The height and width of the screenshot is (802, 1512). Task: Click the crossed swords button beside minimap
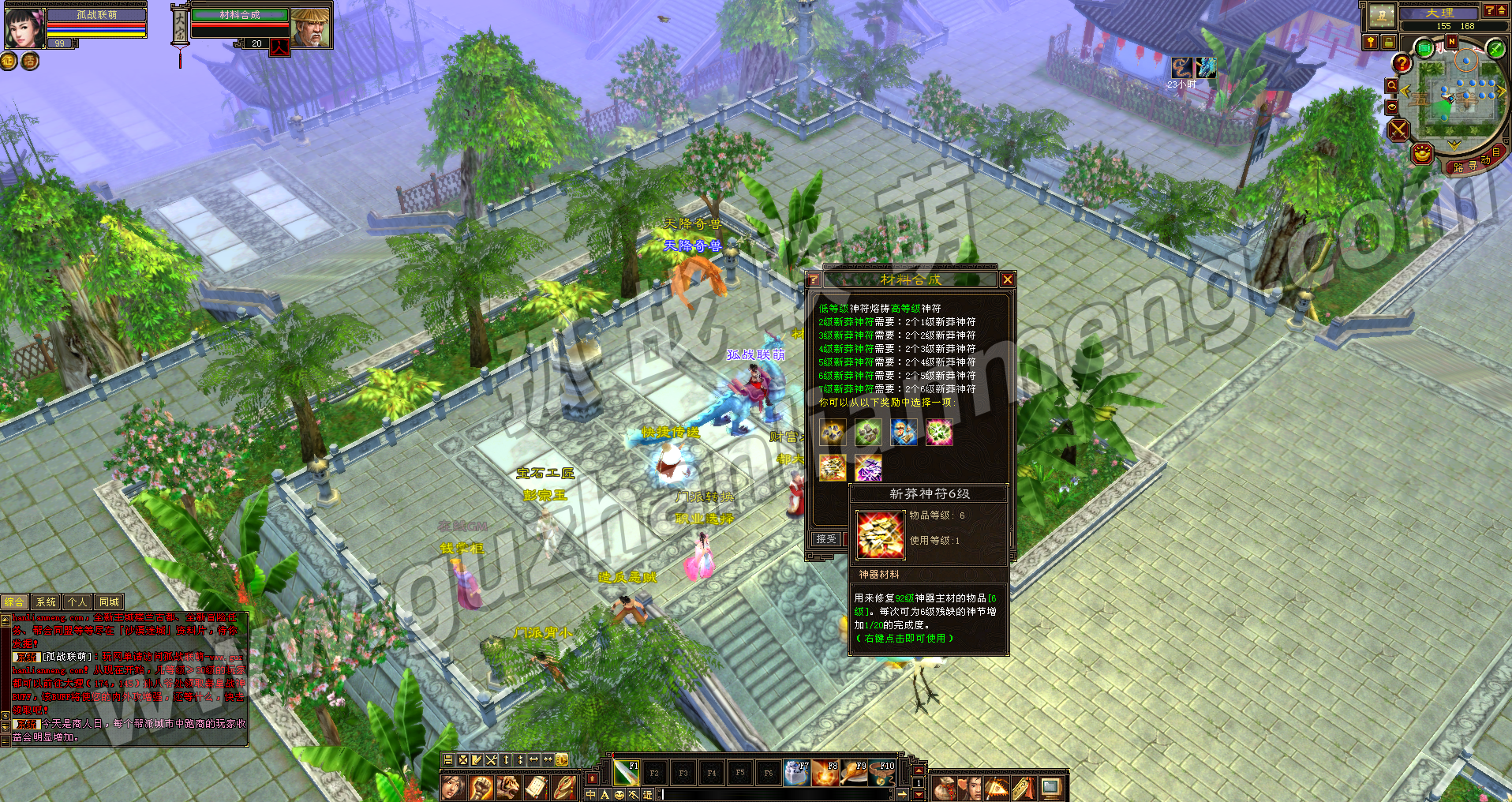(1399, 130)
